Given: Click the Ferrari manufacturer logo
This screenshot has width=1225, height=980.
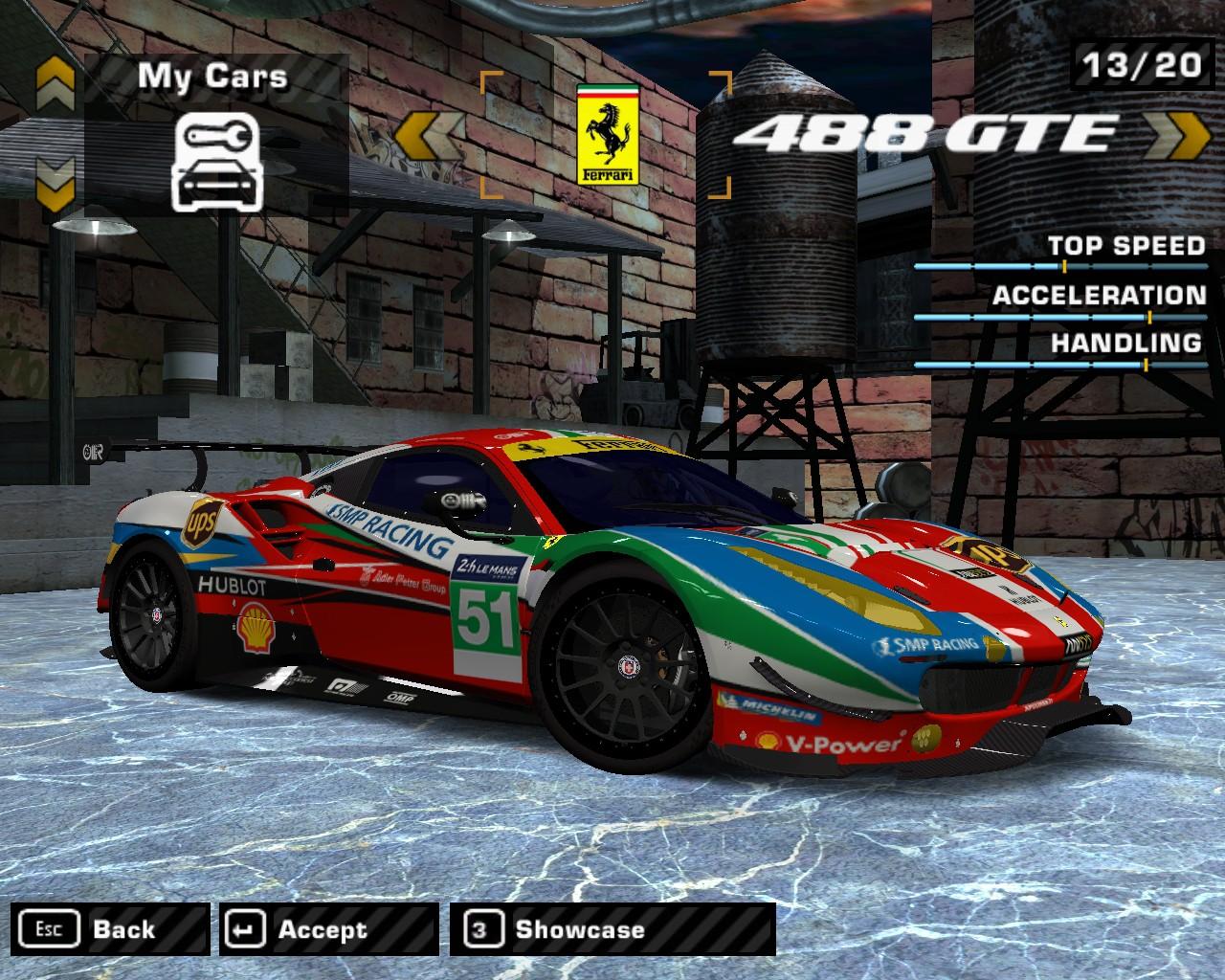Looking at the screenshot, I should [x=607, y=134].
